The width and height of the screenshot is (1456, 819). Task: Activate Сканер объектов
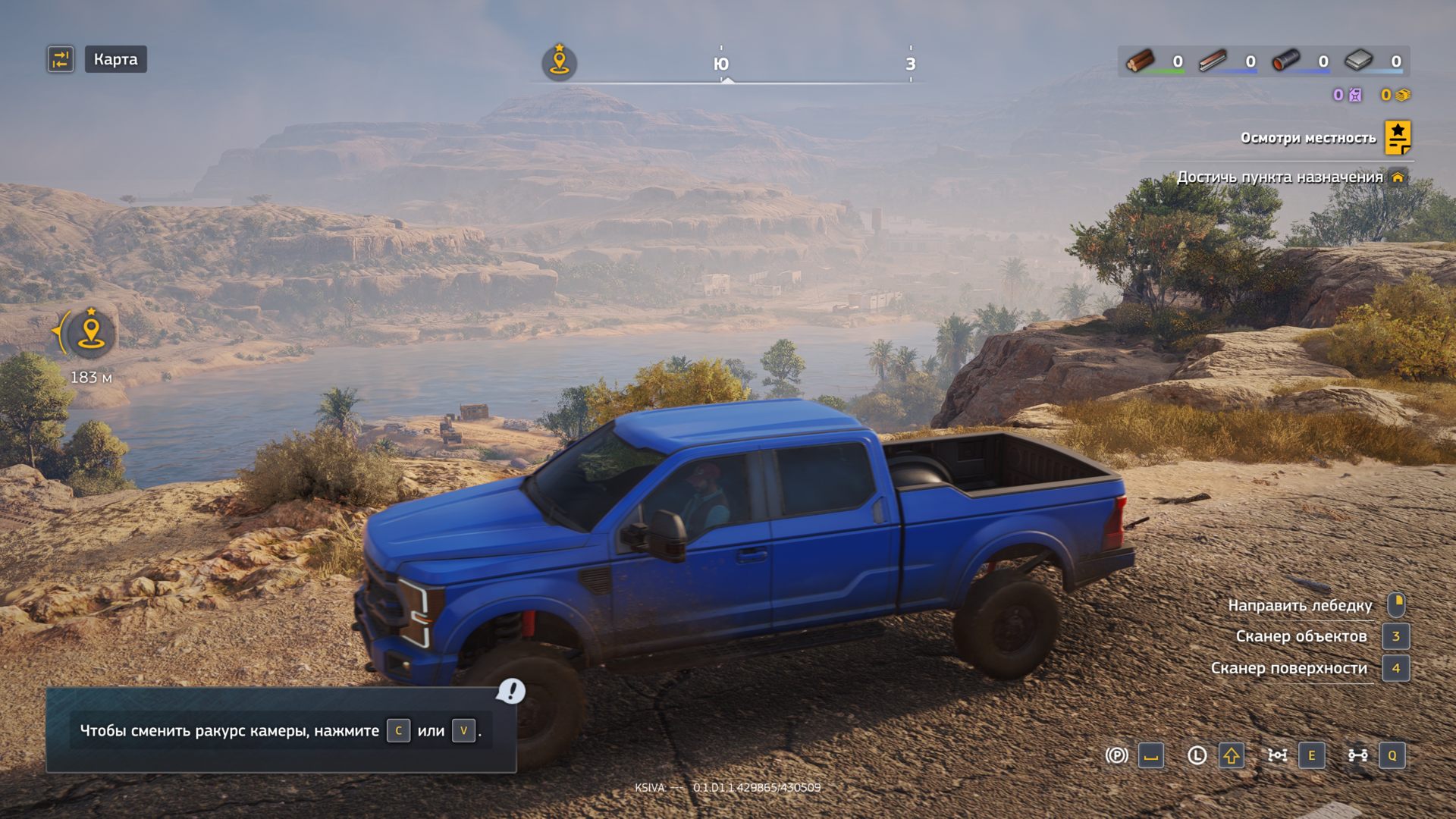tap(1301, 636)
